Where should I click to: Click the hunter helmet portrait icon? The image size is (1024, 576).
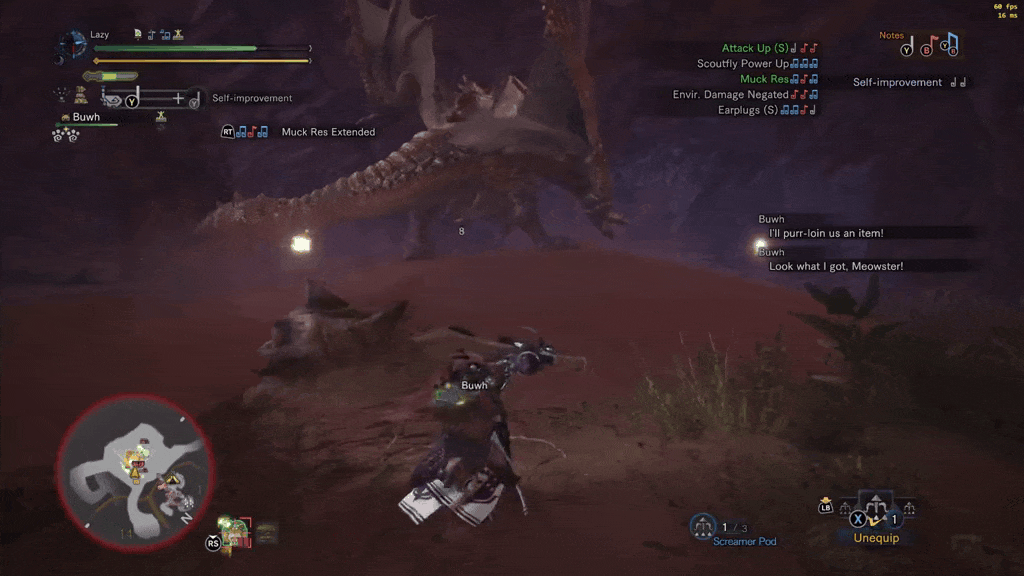pos(72,45)
